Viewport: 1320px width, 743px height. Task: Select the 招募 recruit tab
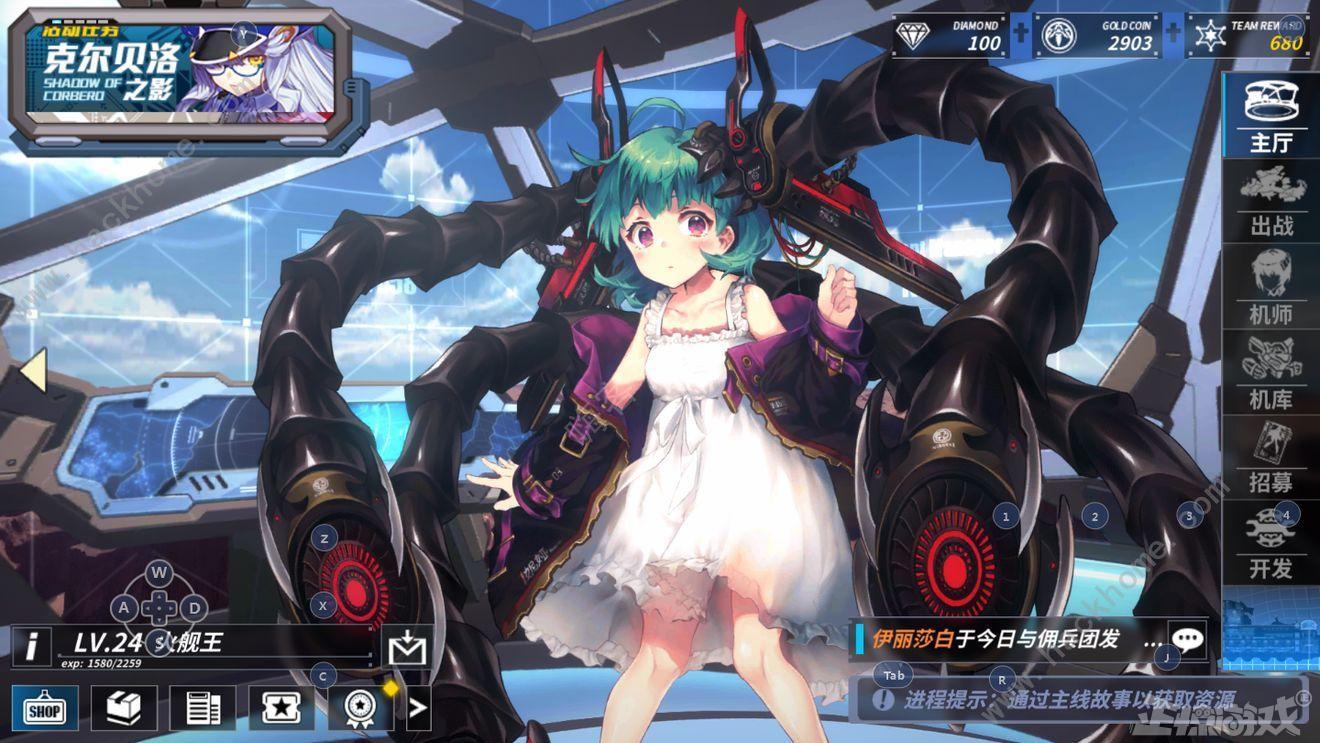coord(1271,457)
